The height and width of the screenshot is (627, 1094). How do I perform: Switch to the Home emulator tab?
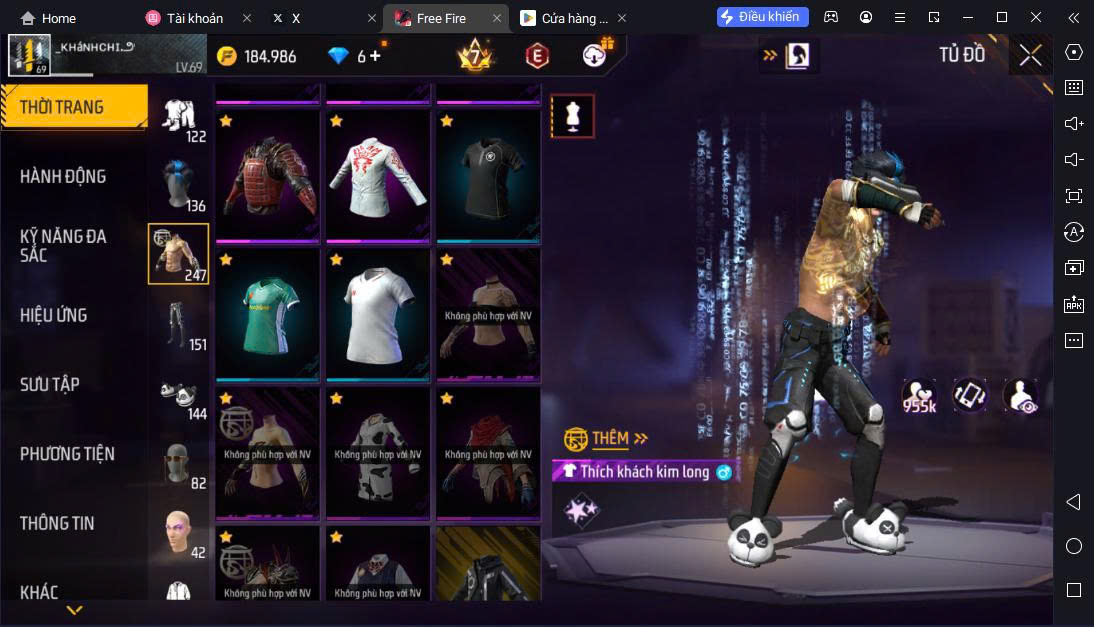(50, 18)
